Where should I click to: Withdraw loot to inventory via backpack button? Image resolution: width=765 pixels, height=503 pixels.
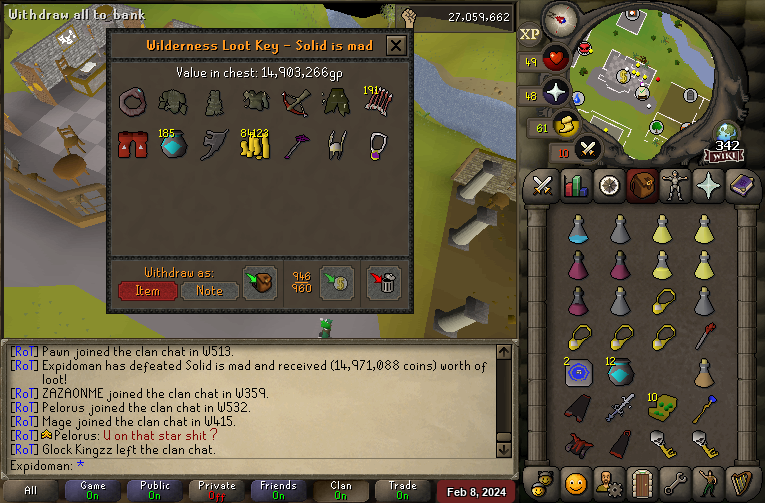(259, 282)
